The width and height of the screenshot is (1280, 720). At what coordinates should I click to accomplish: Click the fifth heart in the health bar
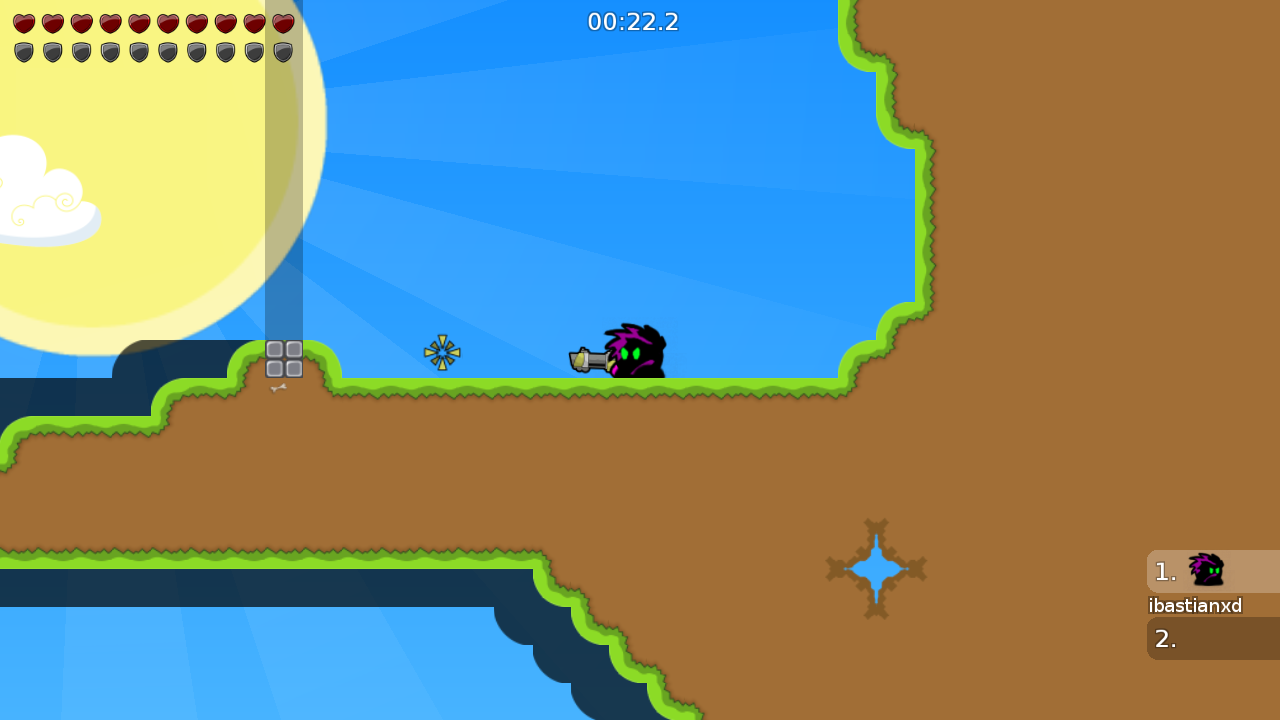[139, 22]
